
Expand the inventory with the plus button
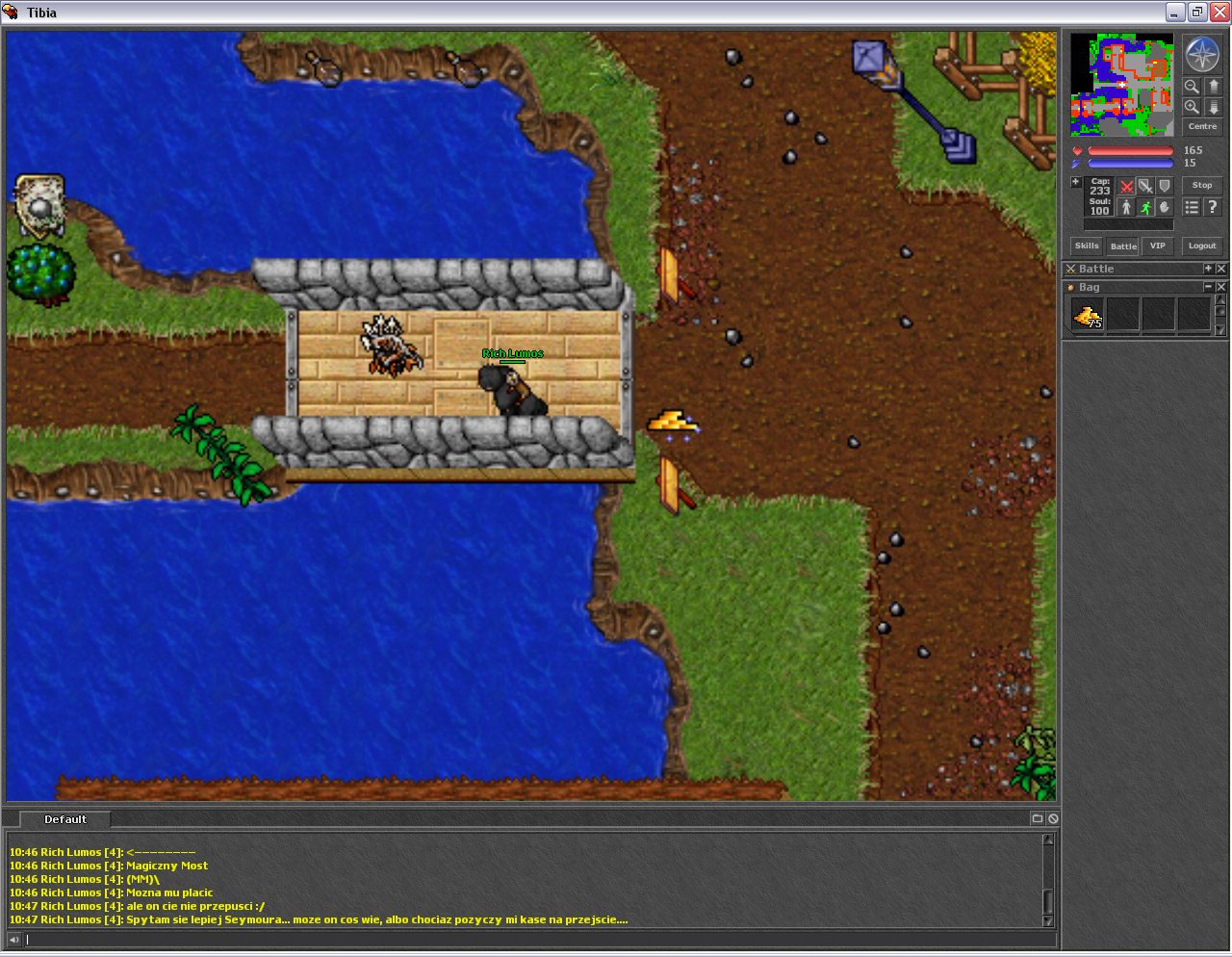pos(1075,181)
